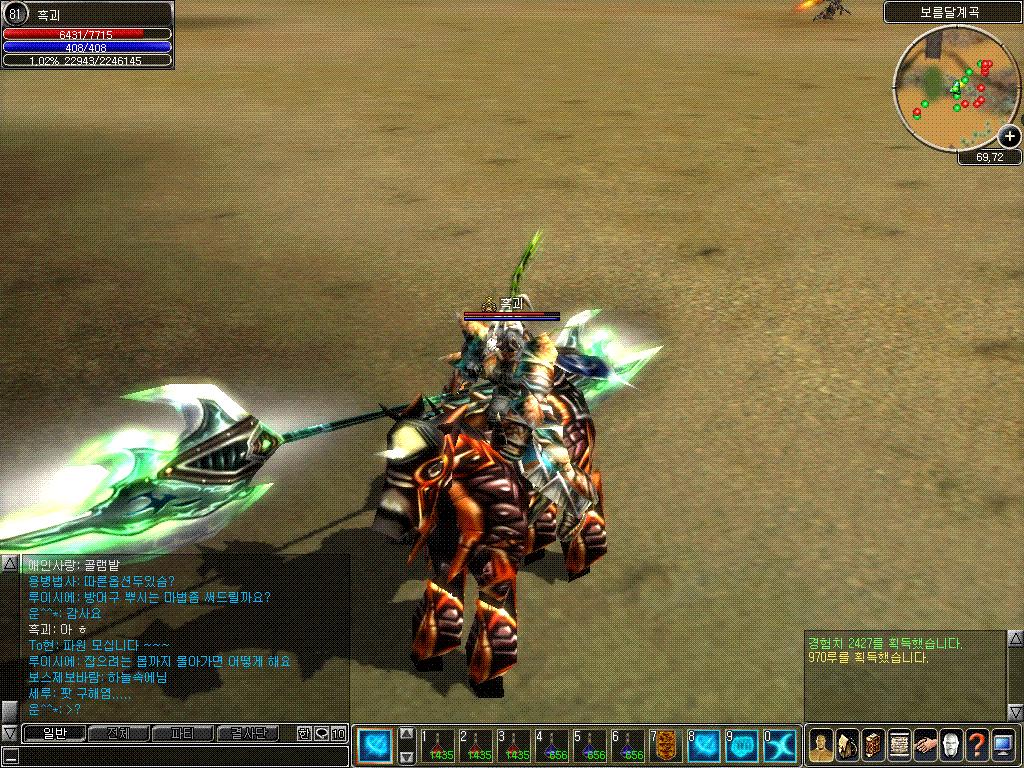Viewport: 1024px width, 768px height.
Task: Open the handshake menu icon
Action: coord(925,745)
